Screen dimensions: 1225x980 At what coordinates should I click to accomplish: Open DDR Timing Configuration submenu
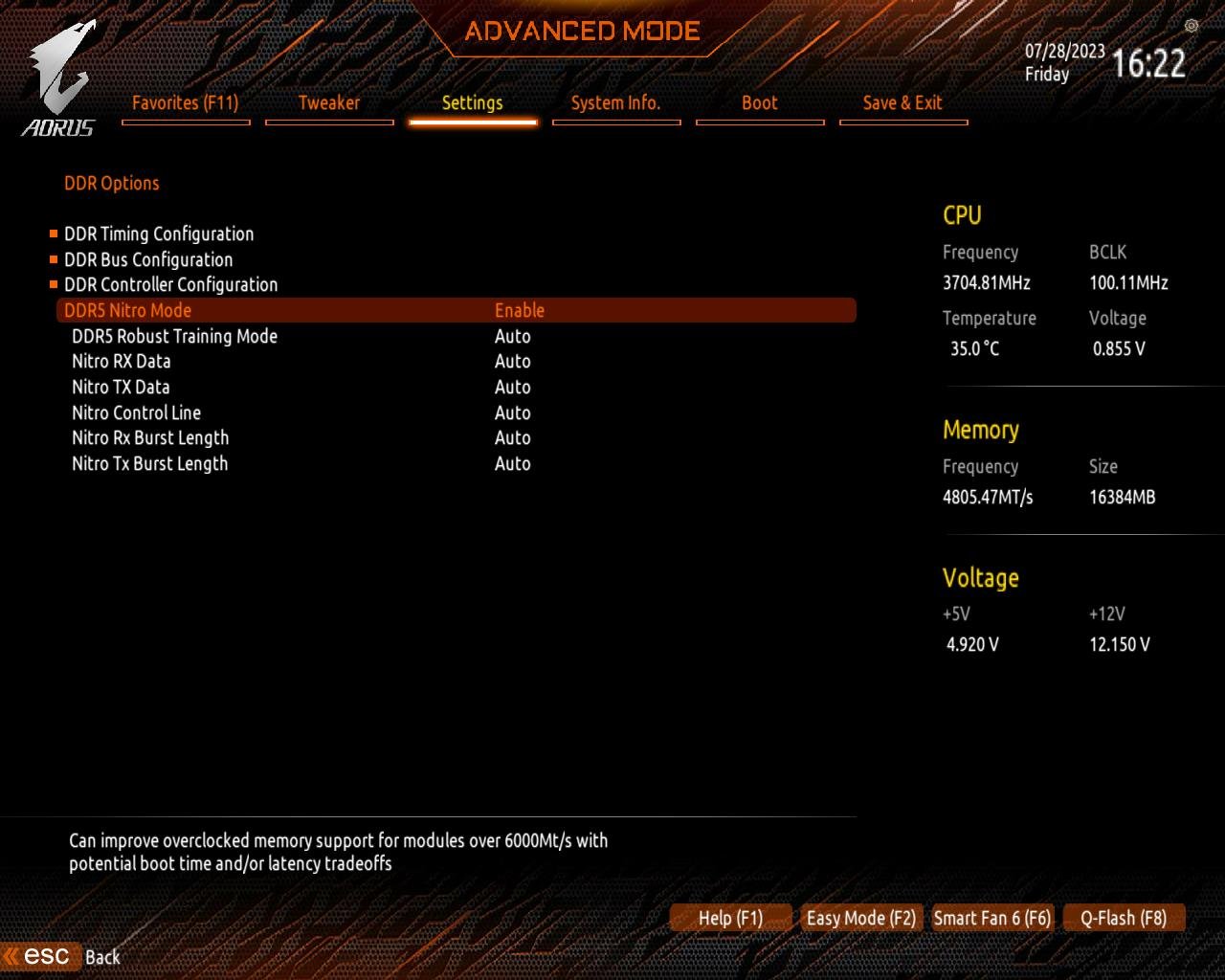click(x=159, y=234)
